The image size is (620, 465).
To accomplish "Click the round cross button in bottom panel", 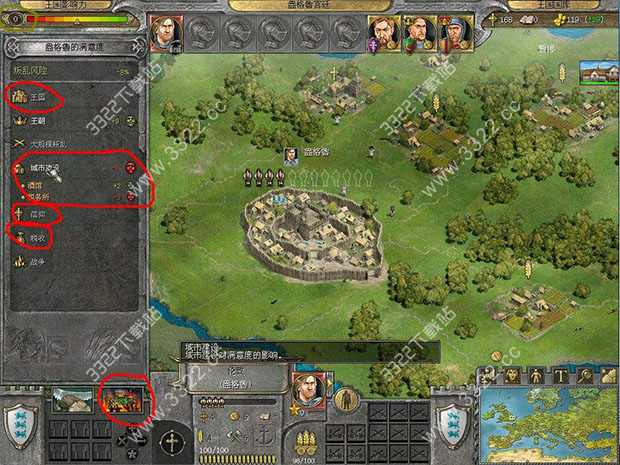I will 171,438.
